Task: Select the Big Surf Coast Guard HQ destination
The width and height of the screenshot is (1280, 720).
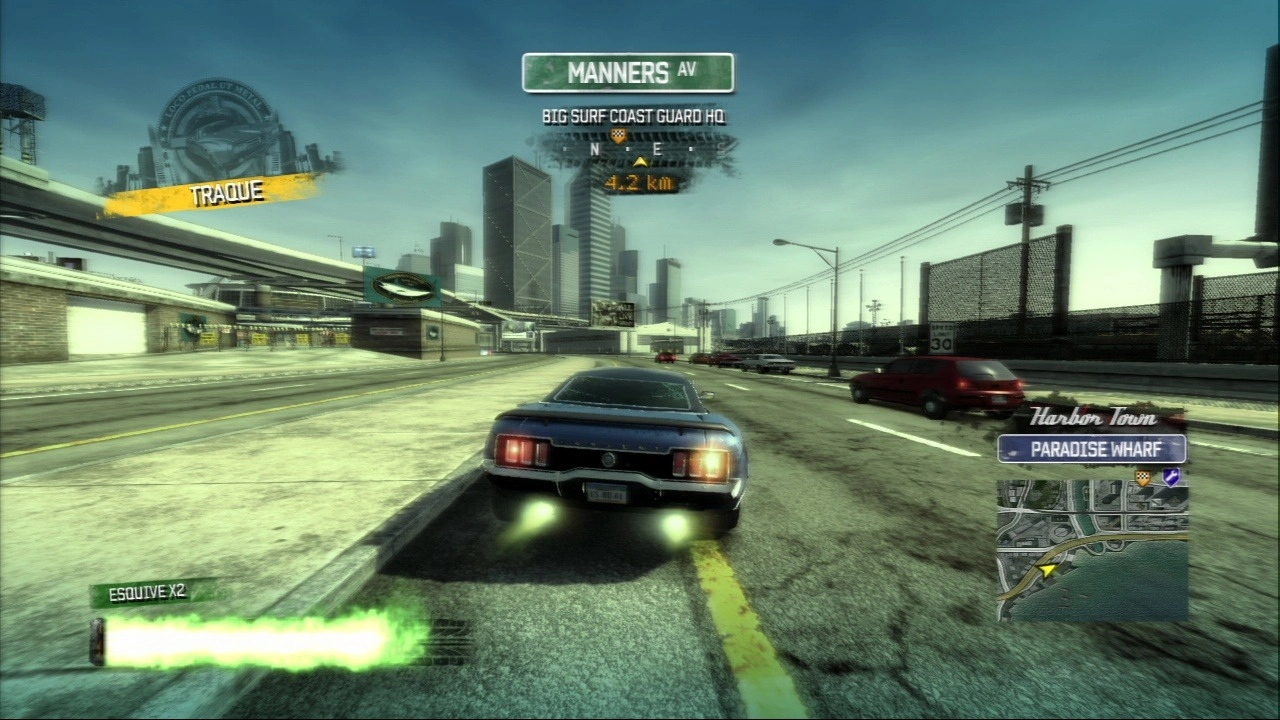Action: 634,116
